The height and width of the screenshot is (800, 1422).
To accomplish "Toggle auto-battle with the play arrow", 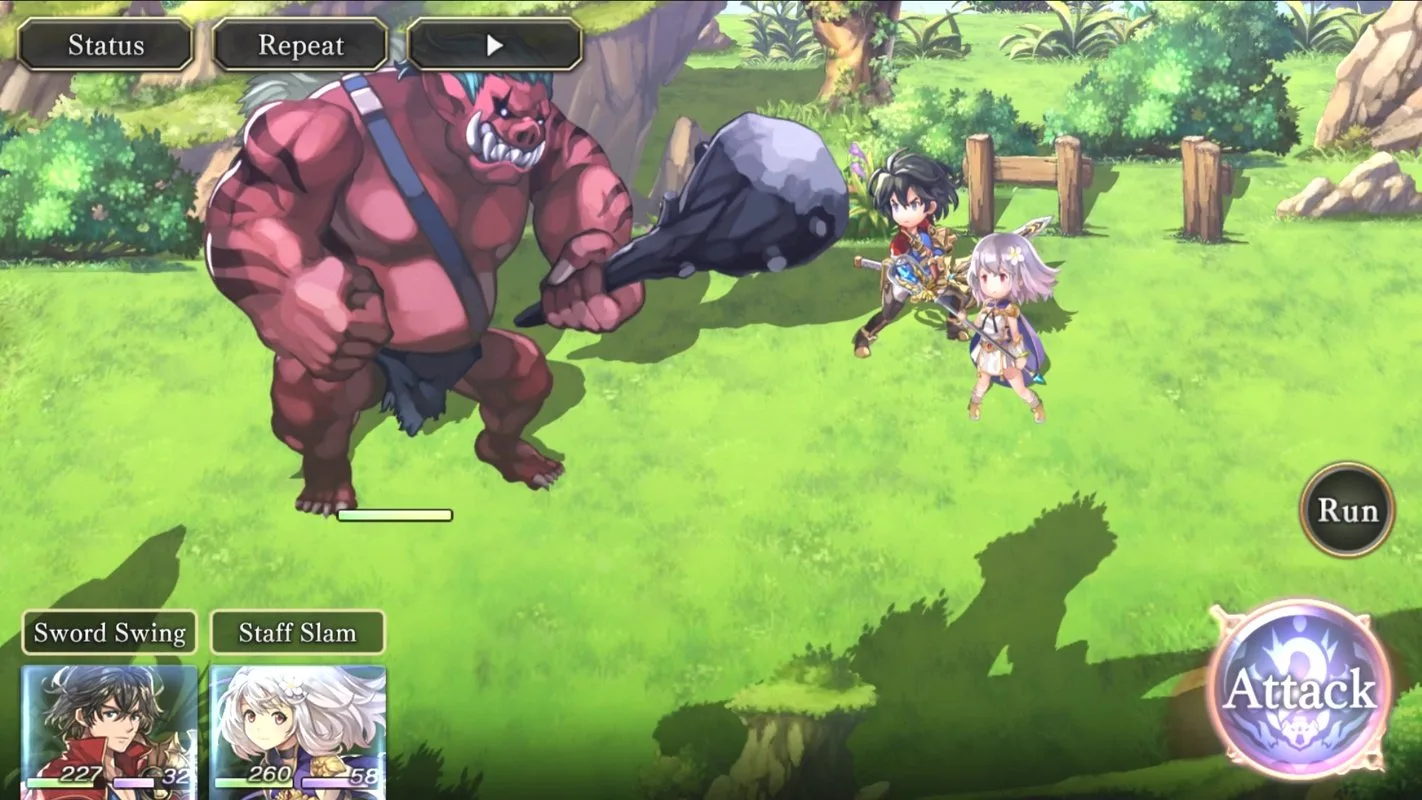I will coord(495,45).
